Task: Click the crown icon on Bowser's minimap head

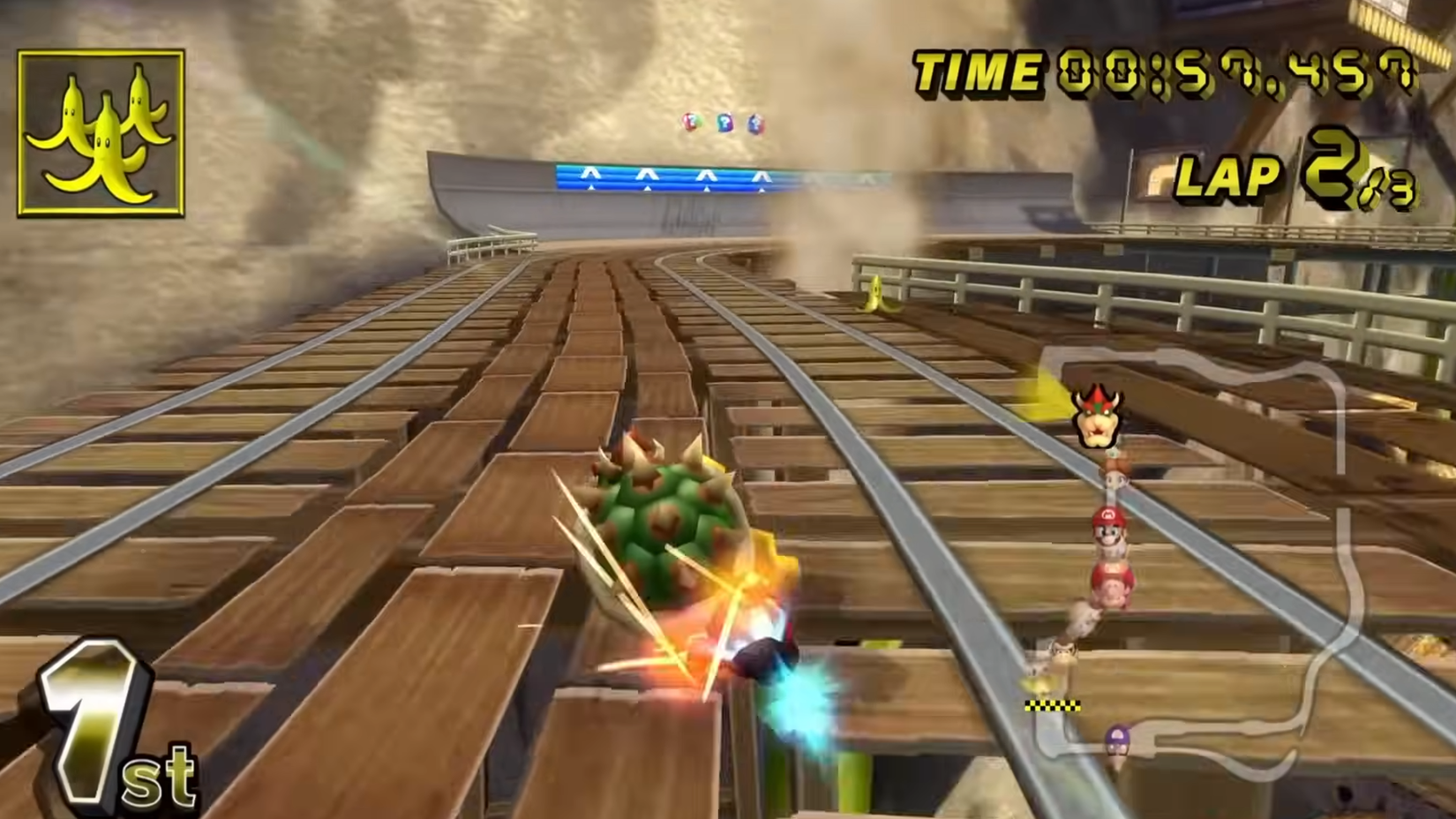Action: click(x=1097, y=399)
